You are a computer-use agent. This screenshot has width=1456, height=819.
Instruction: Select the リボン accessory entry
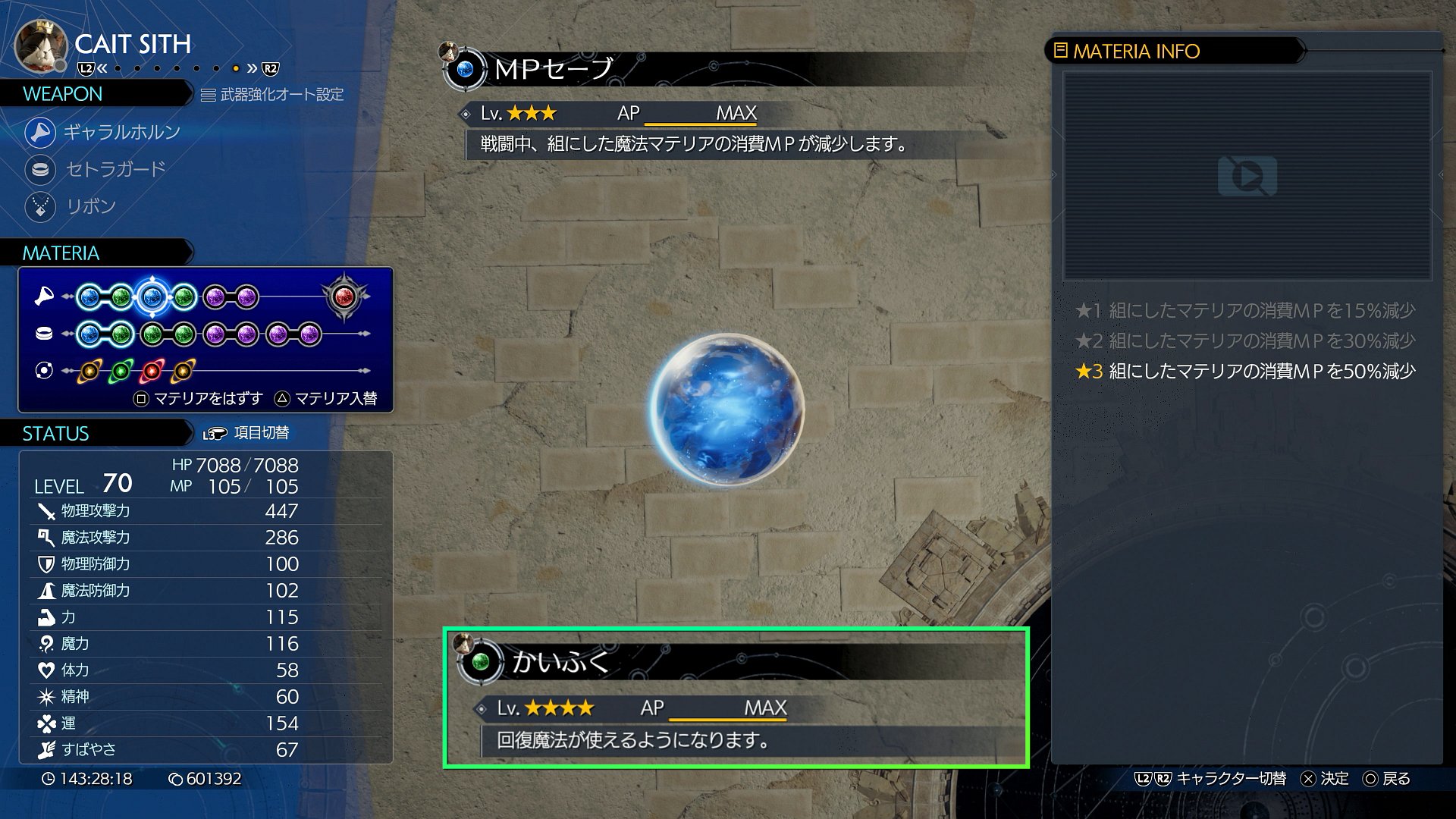(90, 206)
